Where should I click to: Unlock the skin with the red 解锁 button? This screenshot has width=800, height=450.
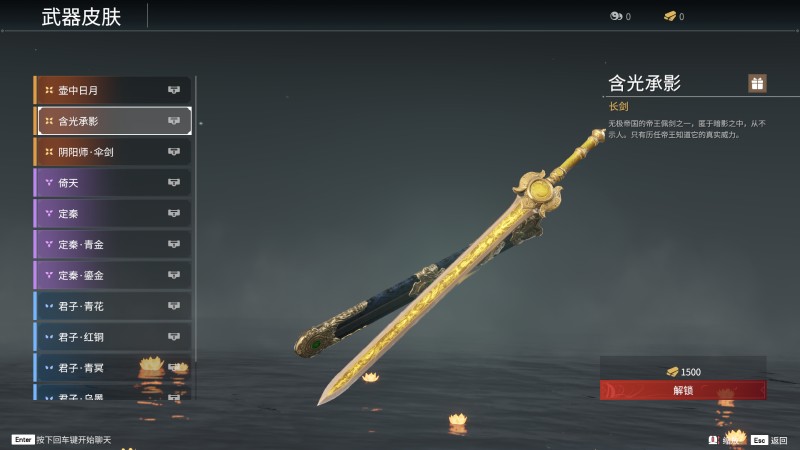pos(683,390)
